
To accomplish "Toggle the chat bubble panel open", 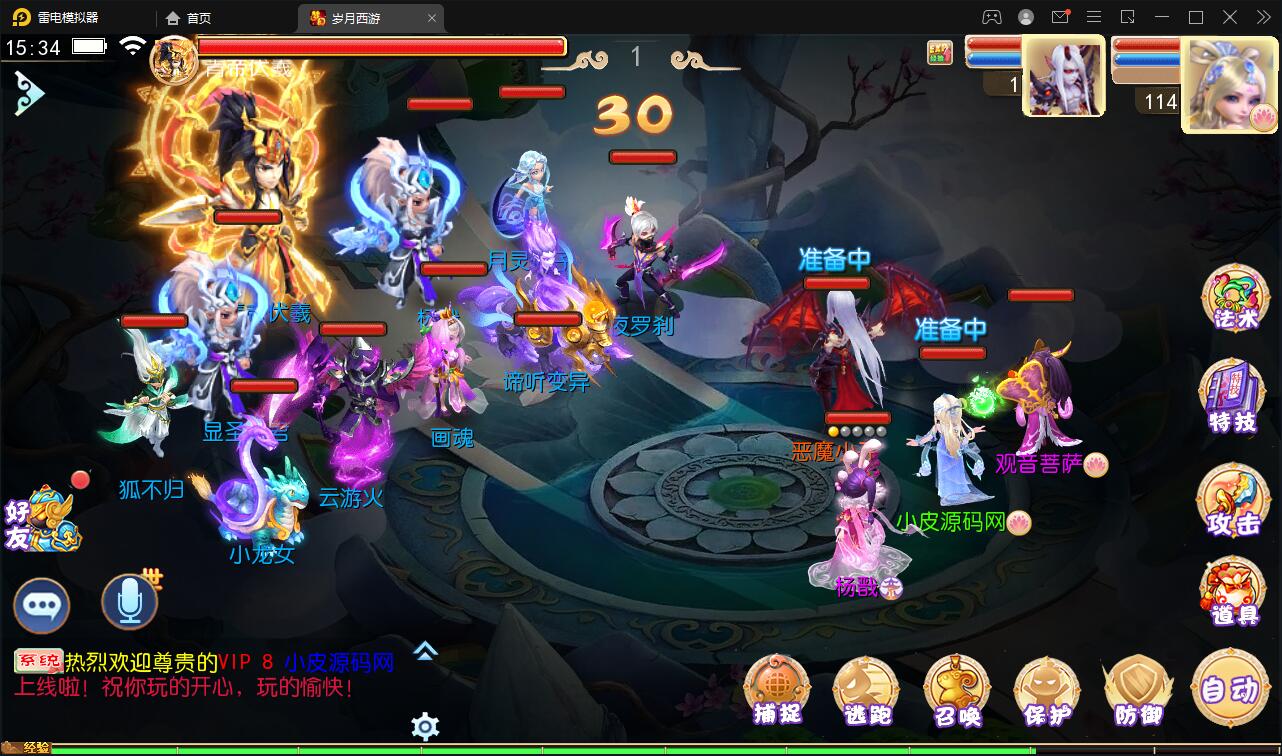I will 42,602.
